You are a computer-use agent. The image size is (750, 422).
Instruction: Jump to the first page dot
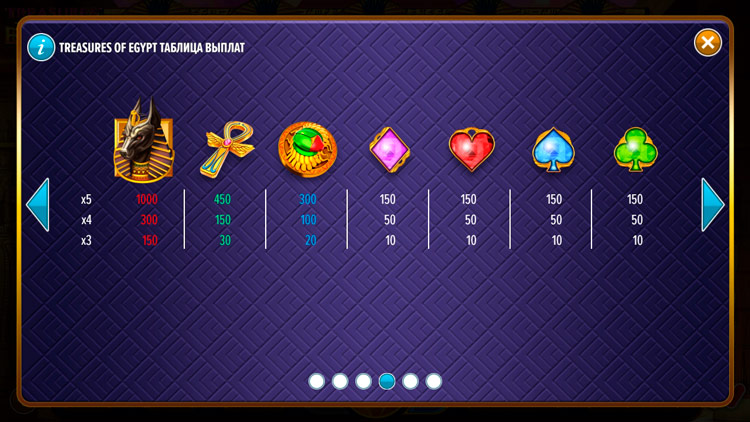[x=317, y=381]
